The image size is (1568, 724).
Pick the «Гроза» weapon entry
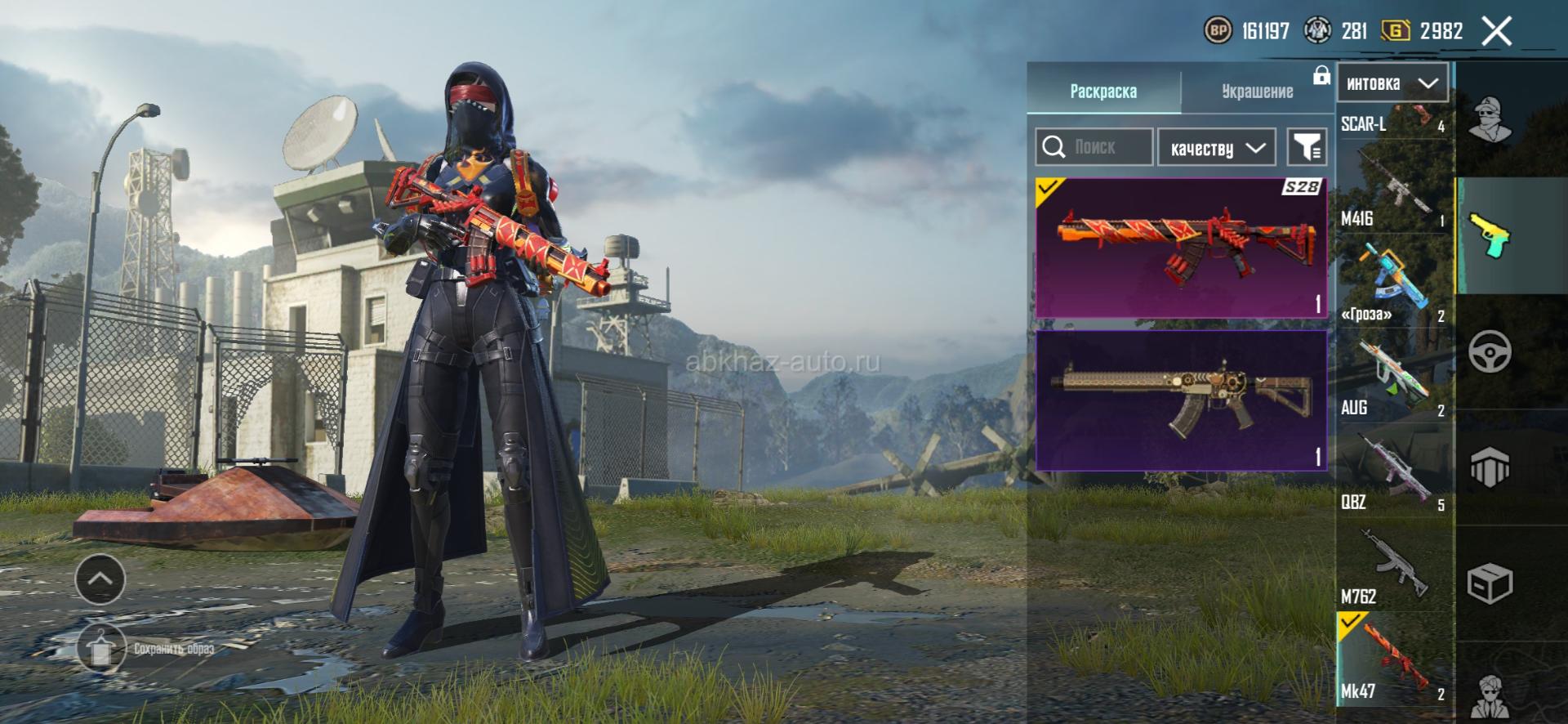(x=1392, y=282)
